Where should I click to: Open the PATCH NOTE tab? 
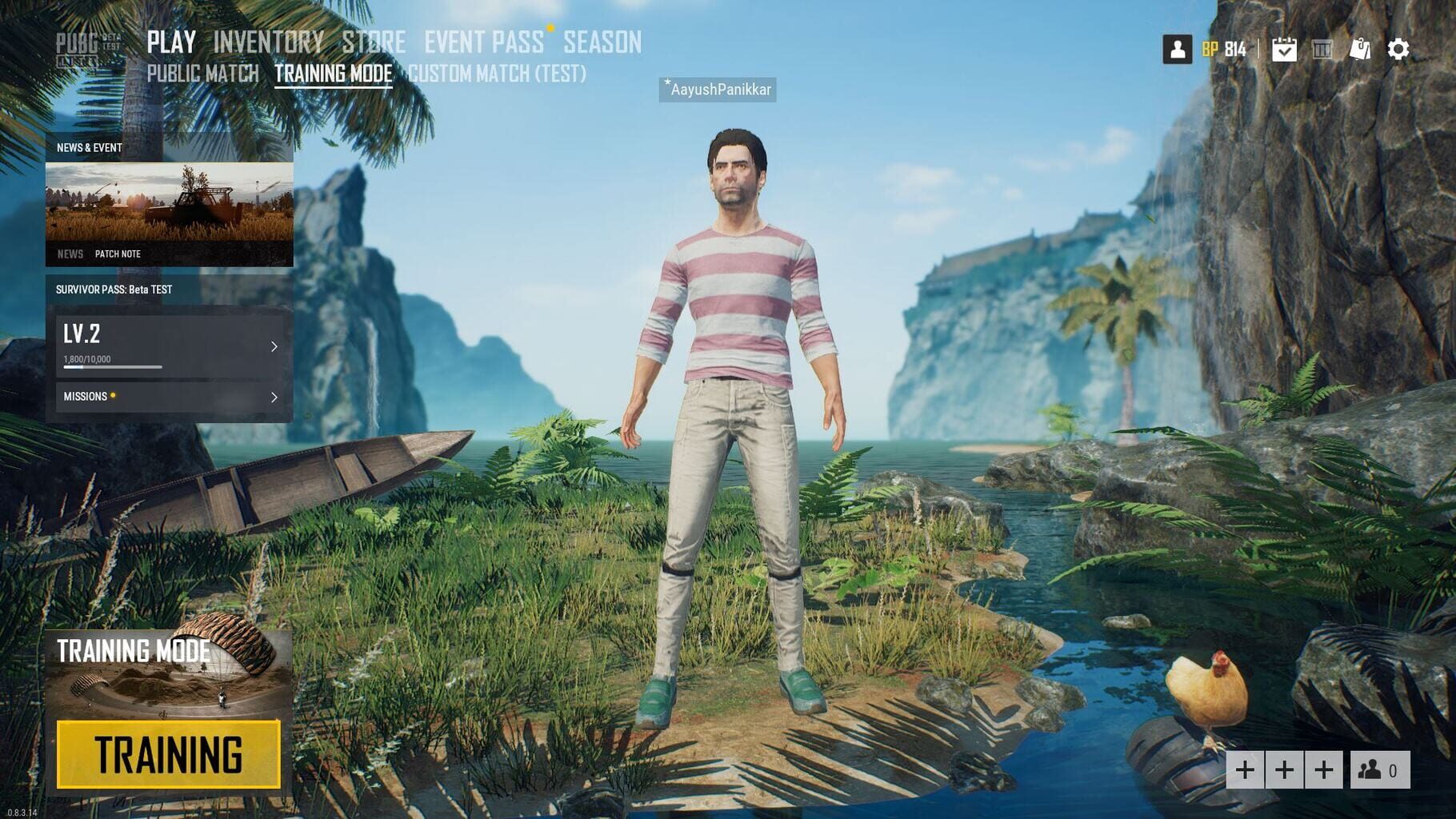117,254
